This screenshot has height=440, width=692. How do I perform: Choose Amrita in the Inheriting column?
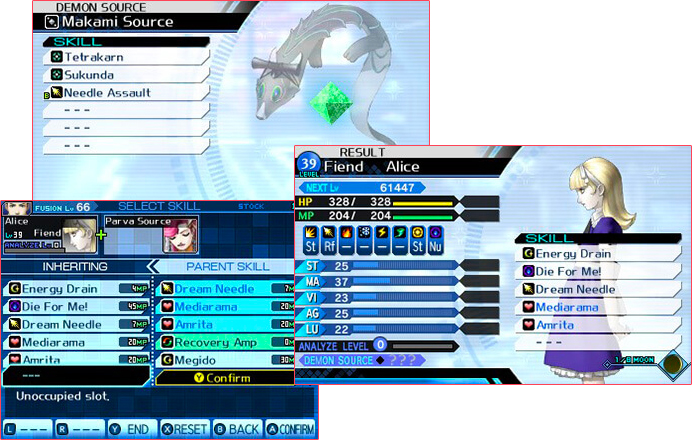(x=75, y=360)
